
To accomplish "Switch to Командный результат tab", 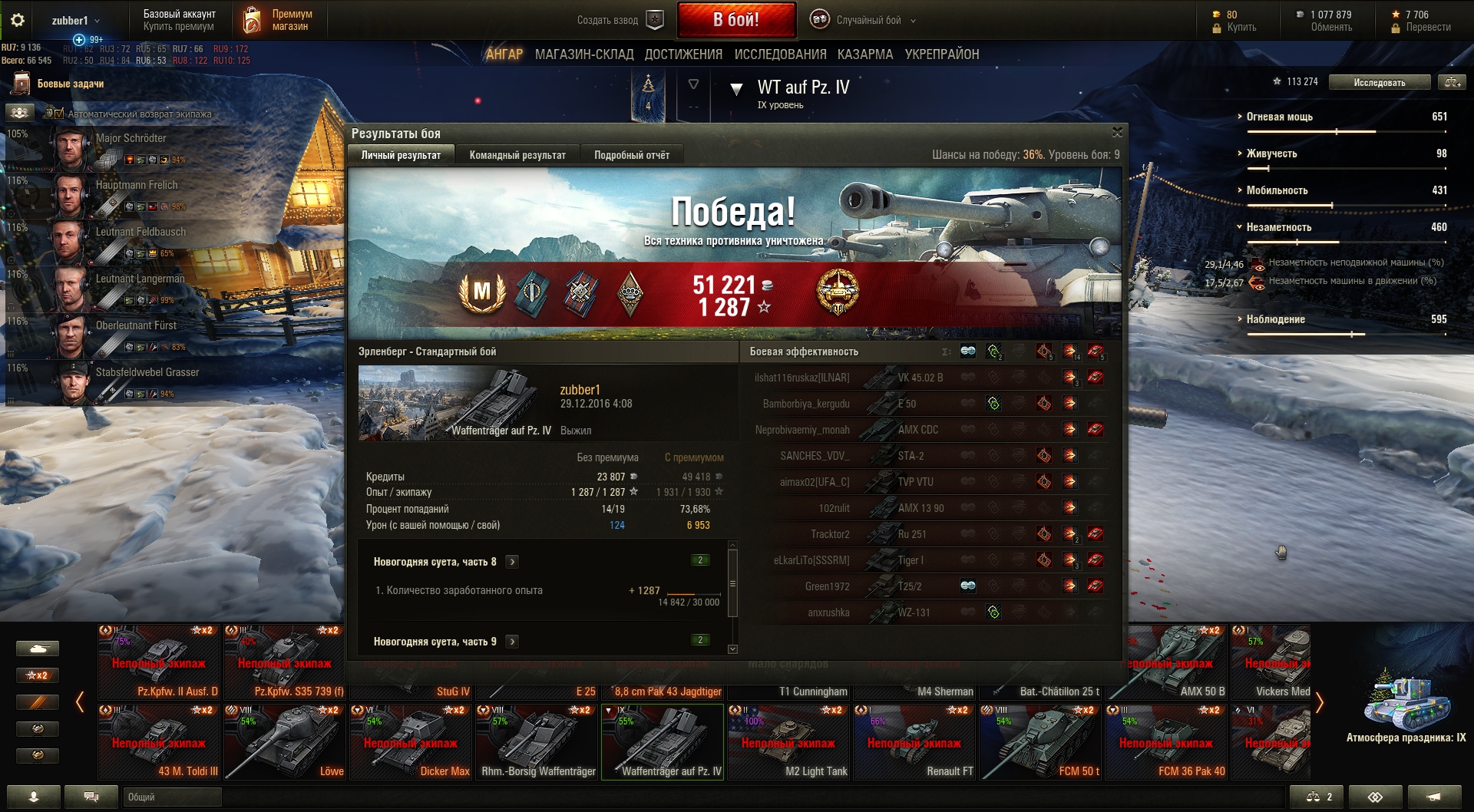I will [x=517, y=155].
